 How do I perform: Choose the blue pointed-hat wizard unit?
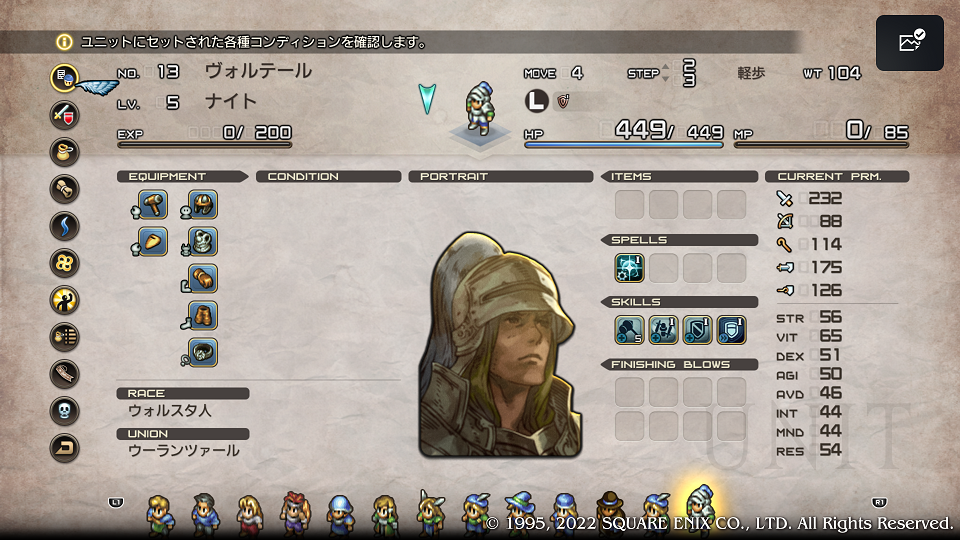(x=519, y=511)
